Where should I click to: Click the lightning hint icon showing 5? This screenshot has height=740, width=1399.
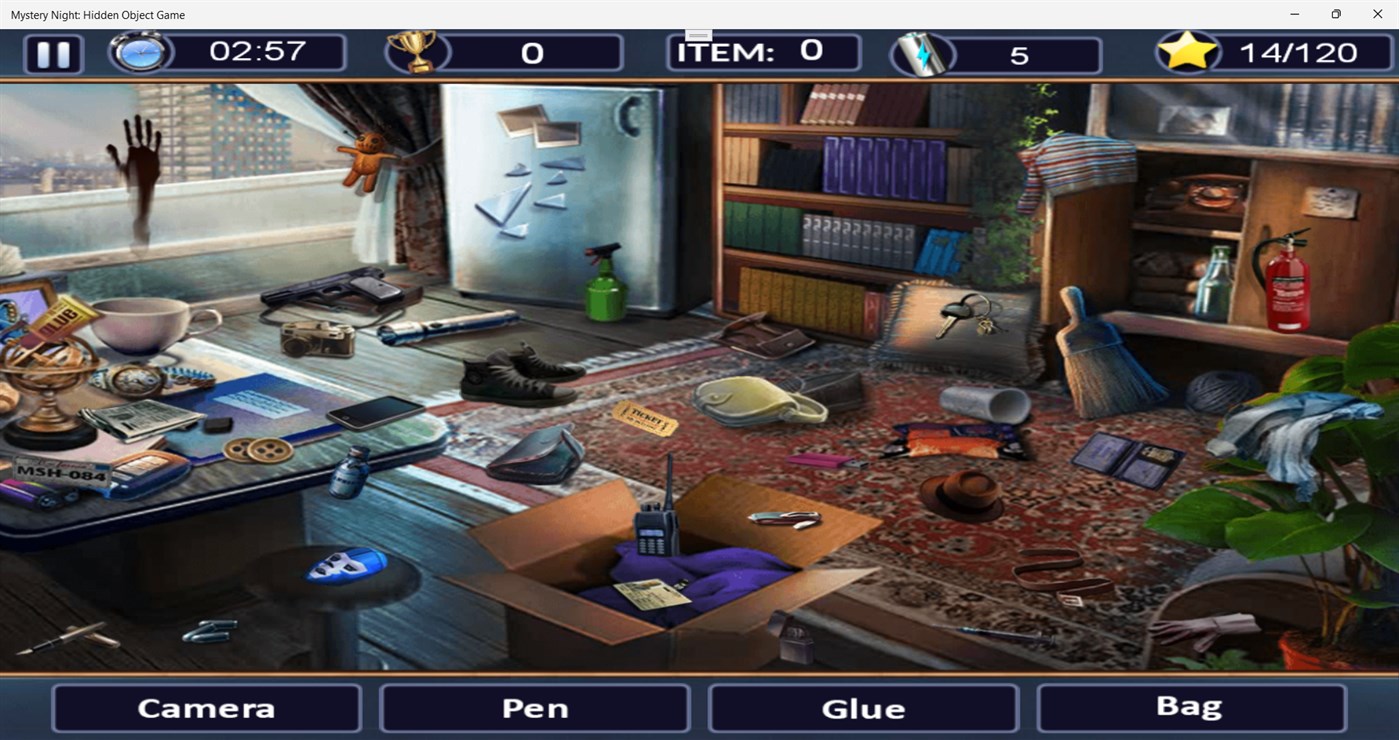coord(922,52)
